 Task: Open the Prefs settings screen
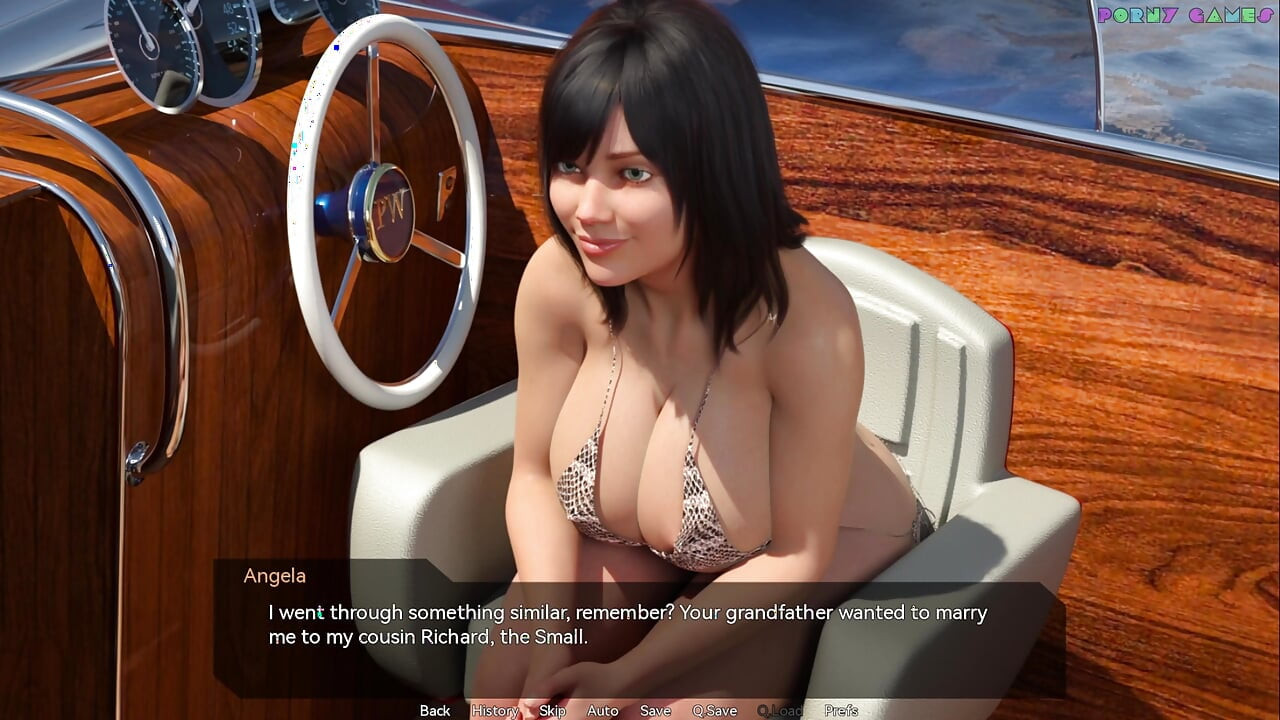tap(840, 710)
